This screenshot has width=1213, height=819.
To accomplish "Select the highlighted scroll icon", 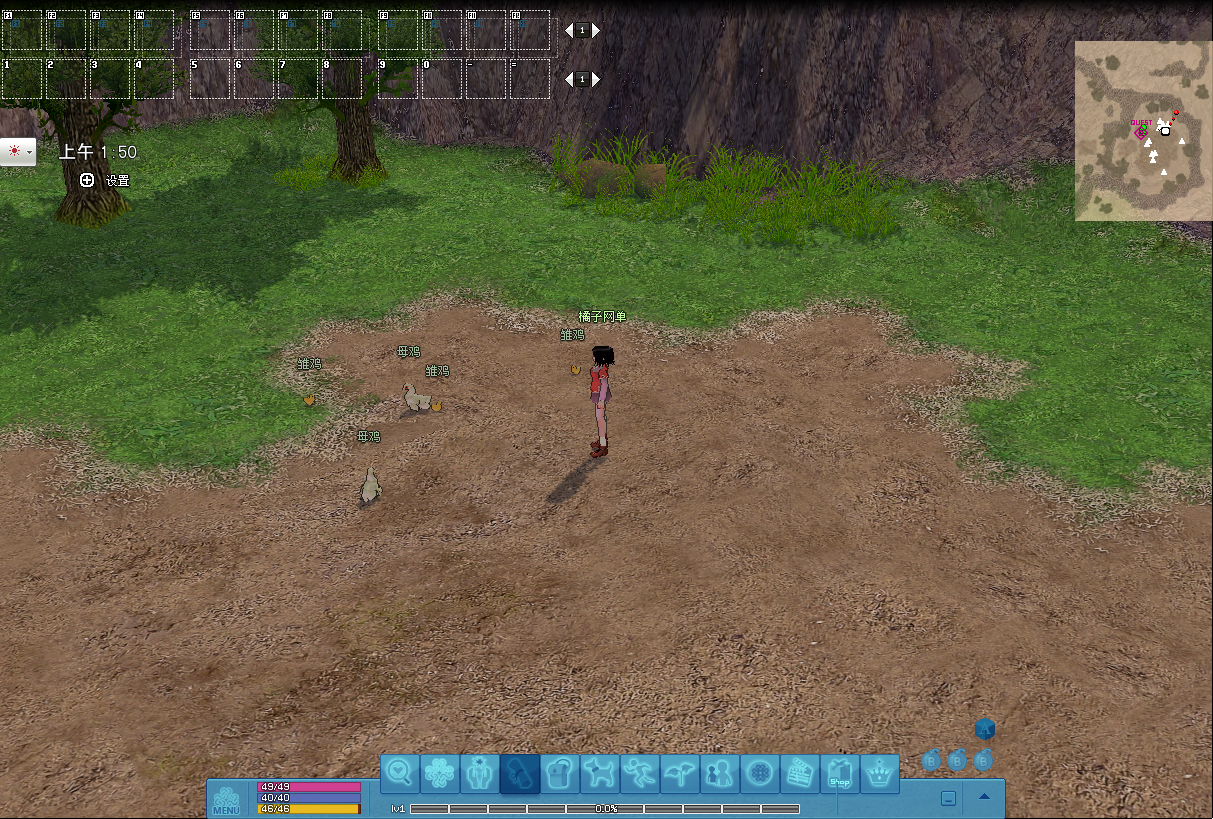I will pos(520,773).
